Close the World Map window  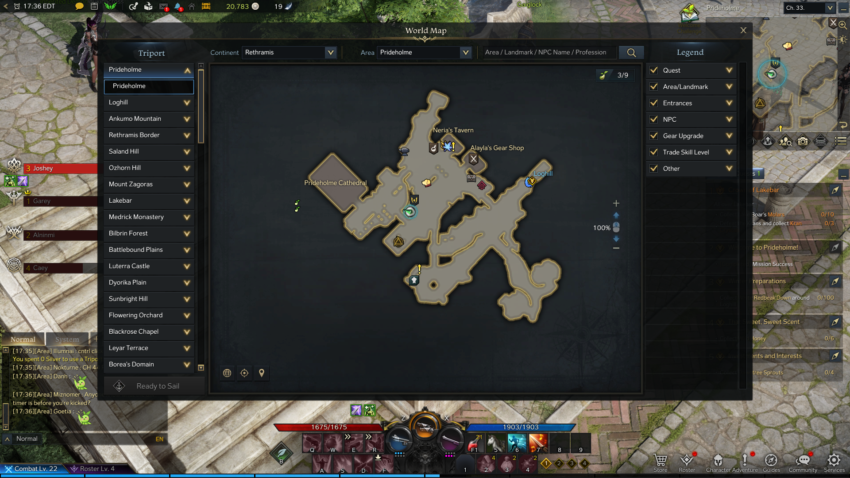pos(743,31)
